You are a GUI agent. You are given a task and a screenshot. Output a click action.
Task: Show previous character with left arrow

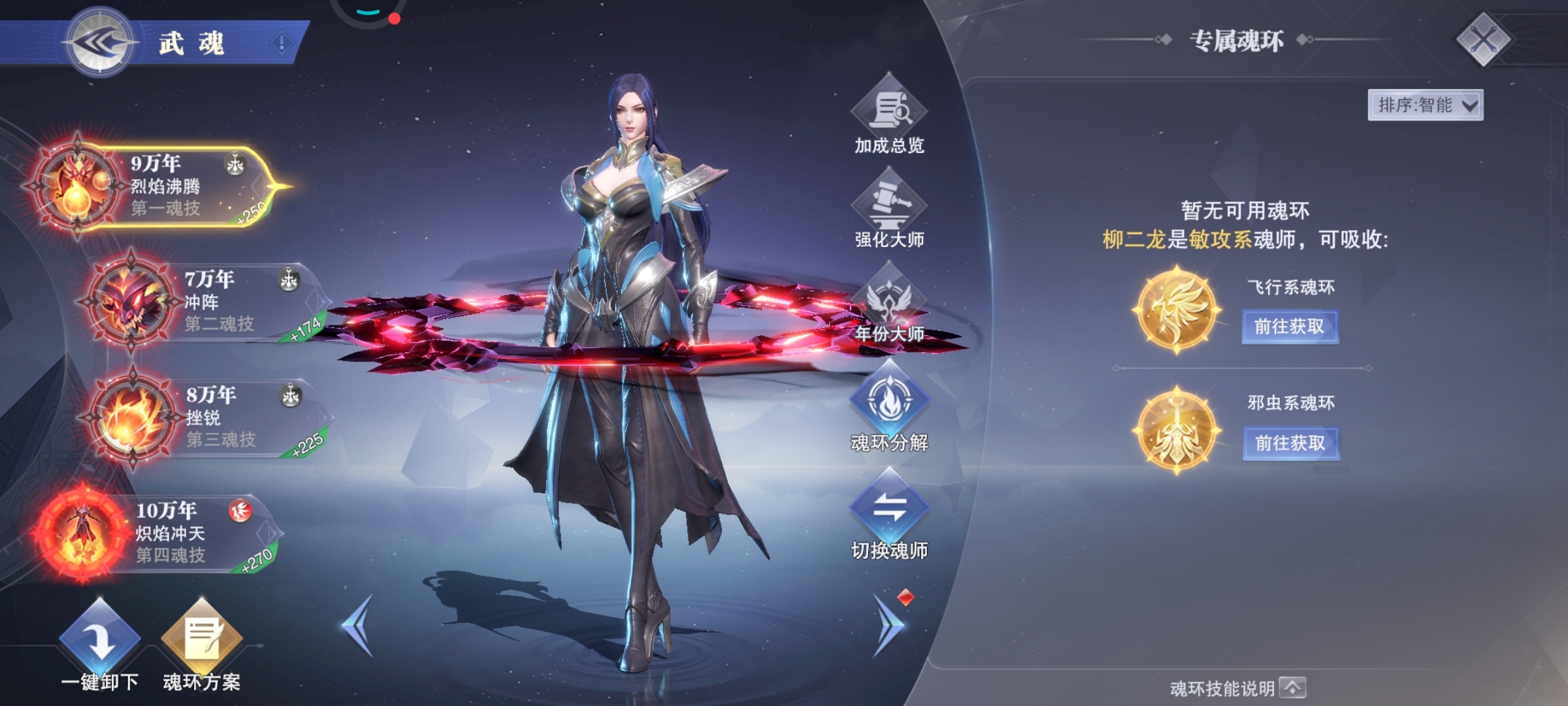click(358, 625)
